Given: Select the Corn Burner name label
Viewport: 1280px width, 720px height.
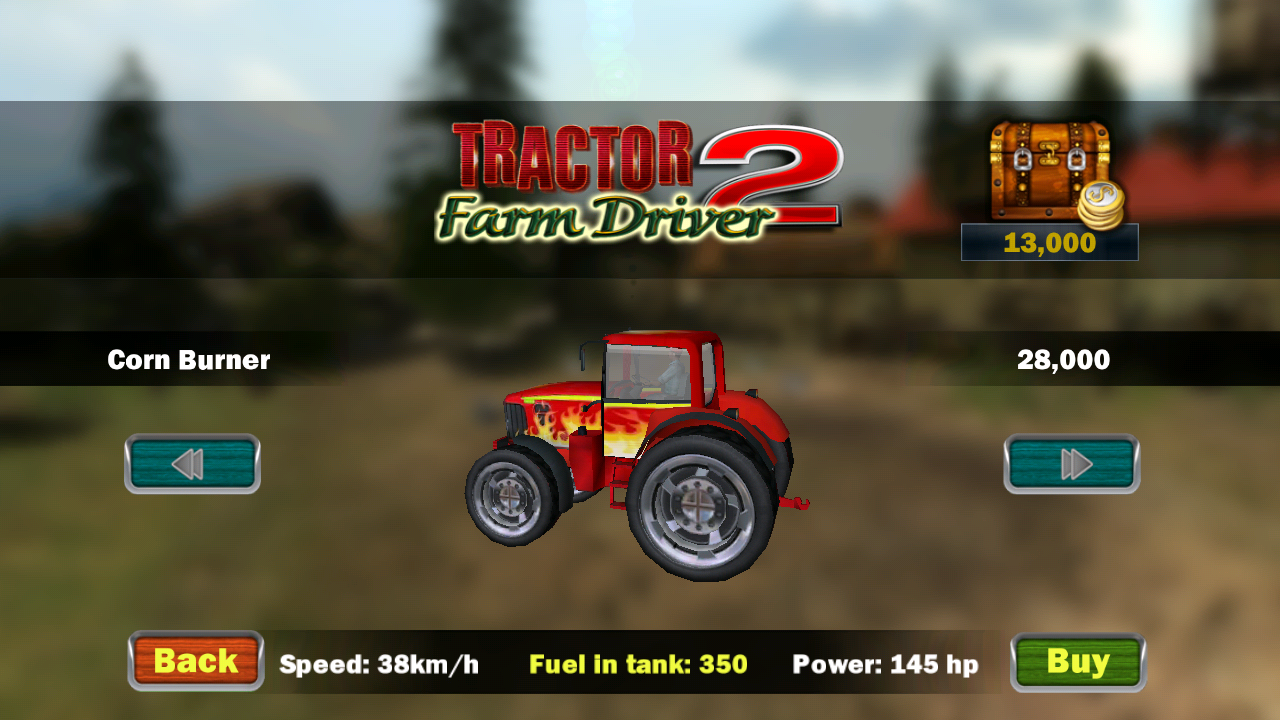Looking at the screenshot, I should [x=188, y=360].
